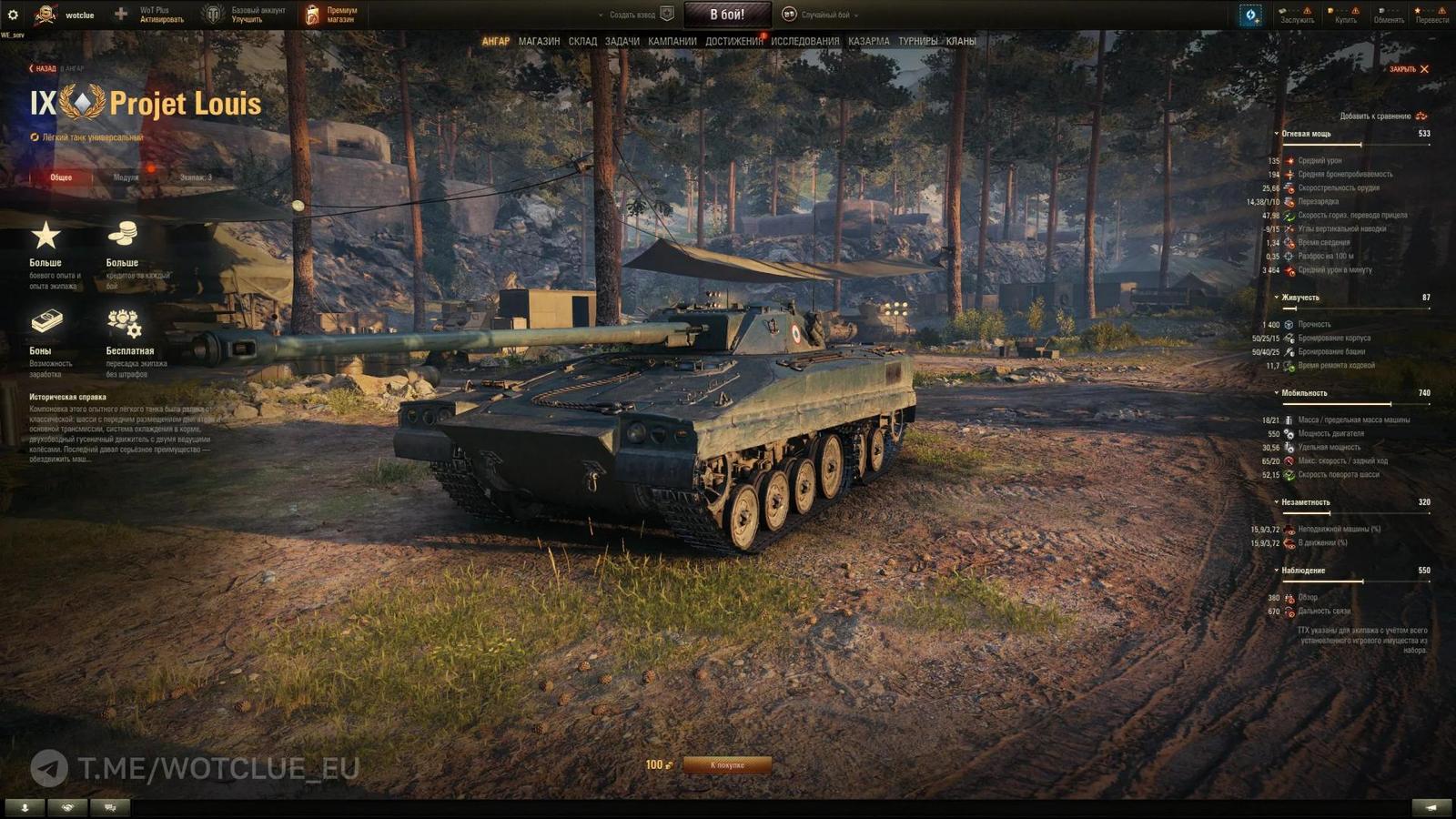Click the free XP star icon near Перевести
This screenshot has height=819, width=1456.
(1418, 11)
